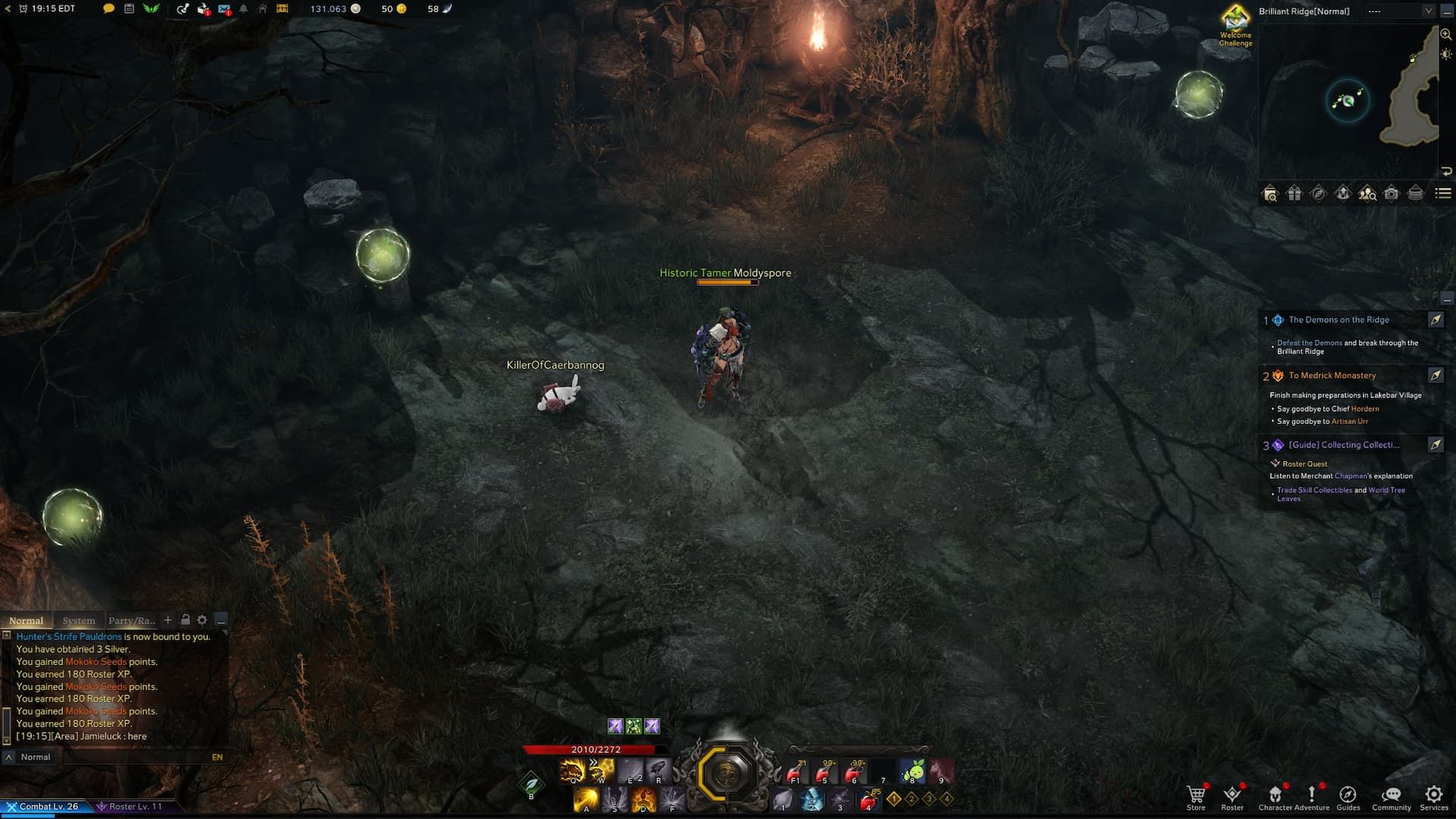This screenshot has width=1456, height=819.
Task: Switch to the Party/Raid chat tab
Action: (131, 620)
